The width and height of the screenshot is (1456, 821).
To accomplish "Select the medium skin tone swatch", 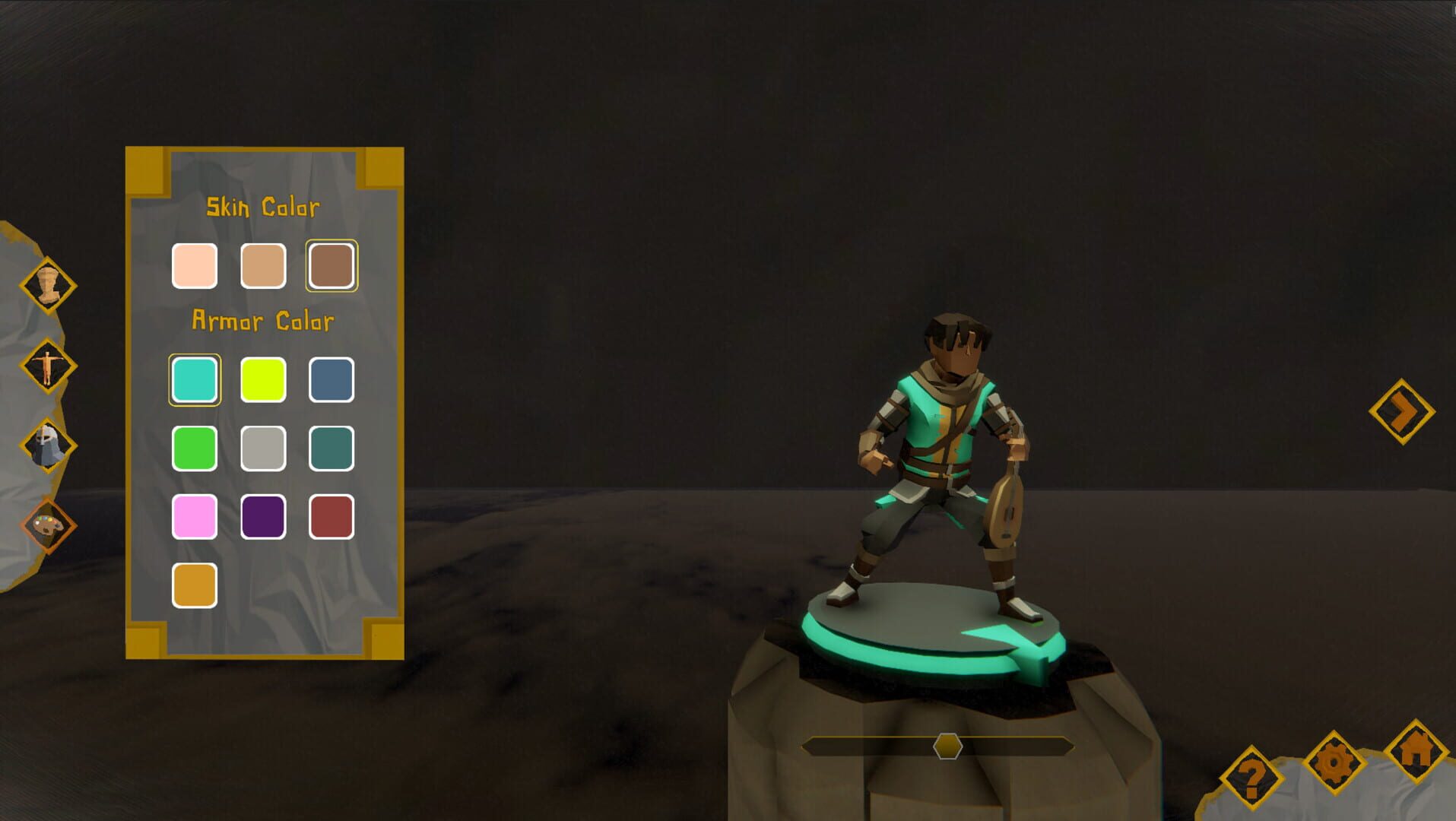I will click(263, 266).
